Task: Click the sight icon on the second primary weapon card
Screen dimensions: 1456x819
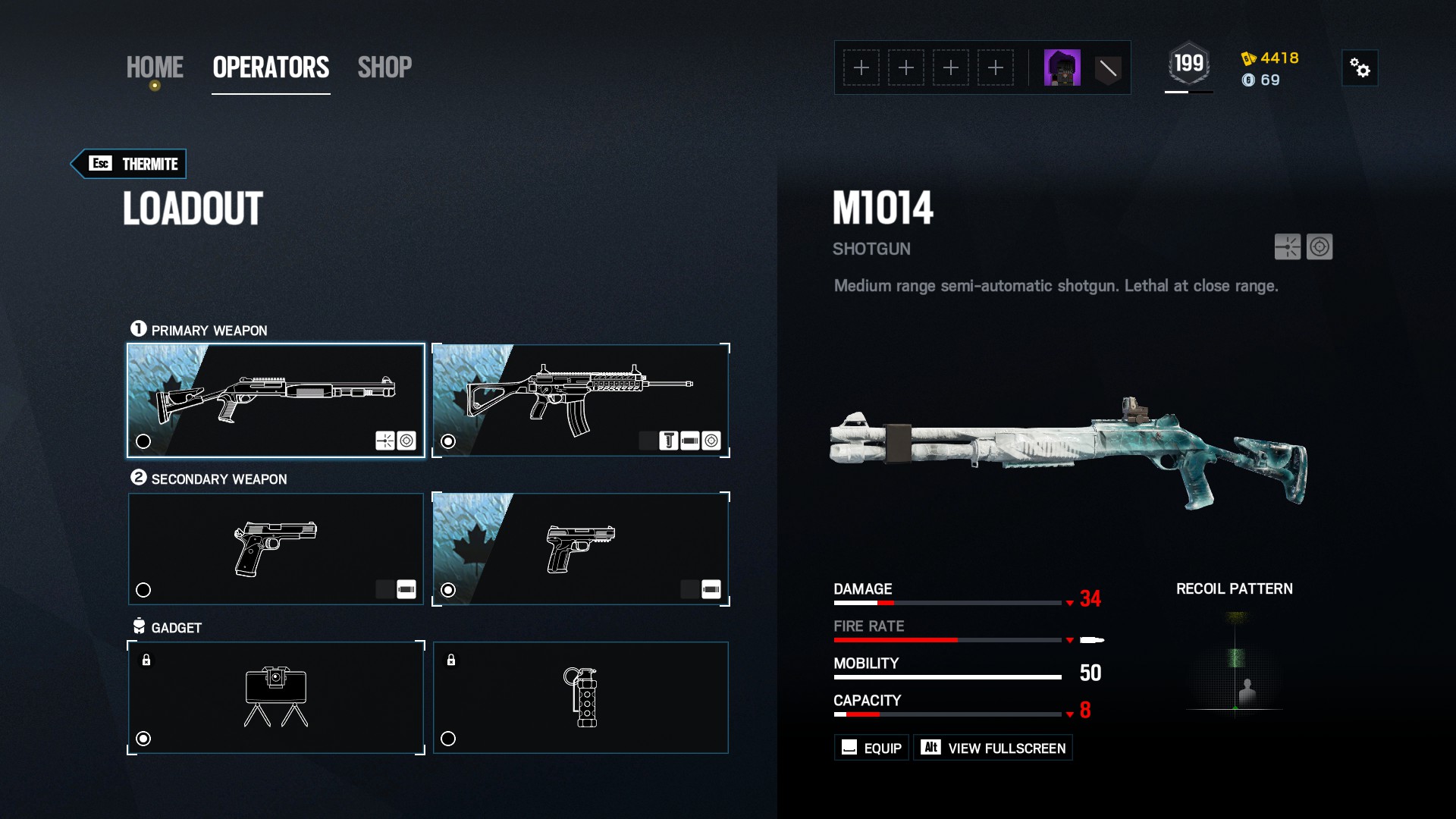Action: point(711,441)
